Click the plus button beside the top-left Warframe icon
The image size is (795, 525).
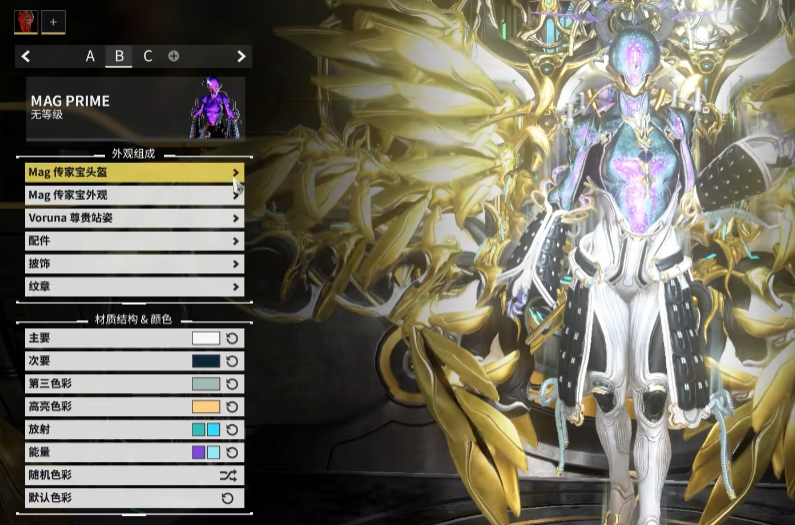coord(53,20)
